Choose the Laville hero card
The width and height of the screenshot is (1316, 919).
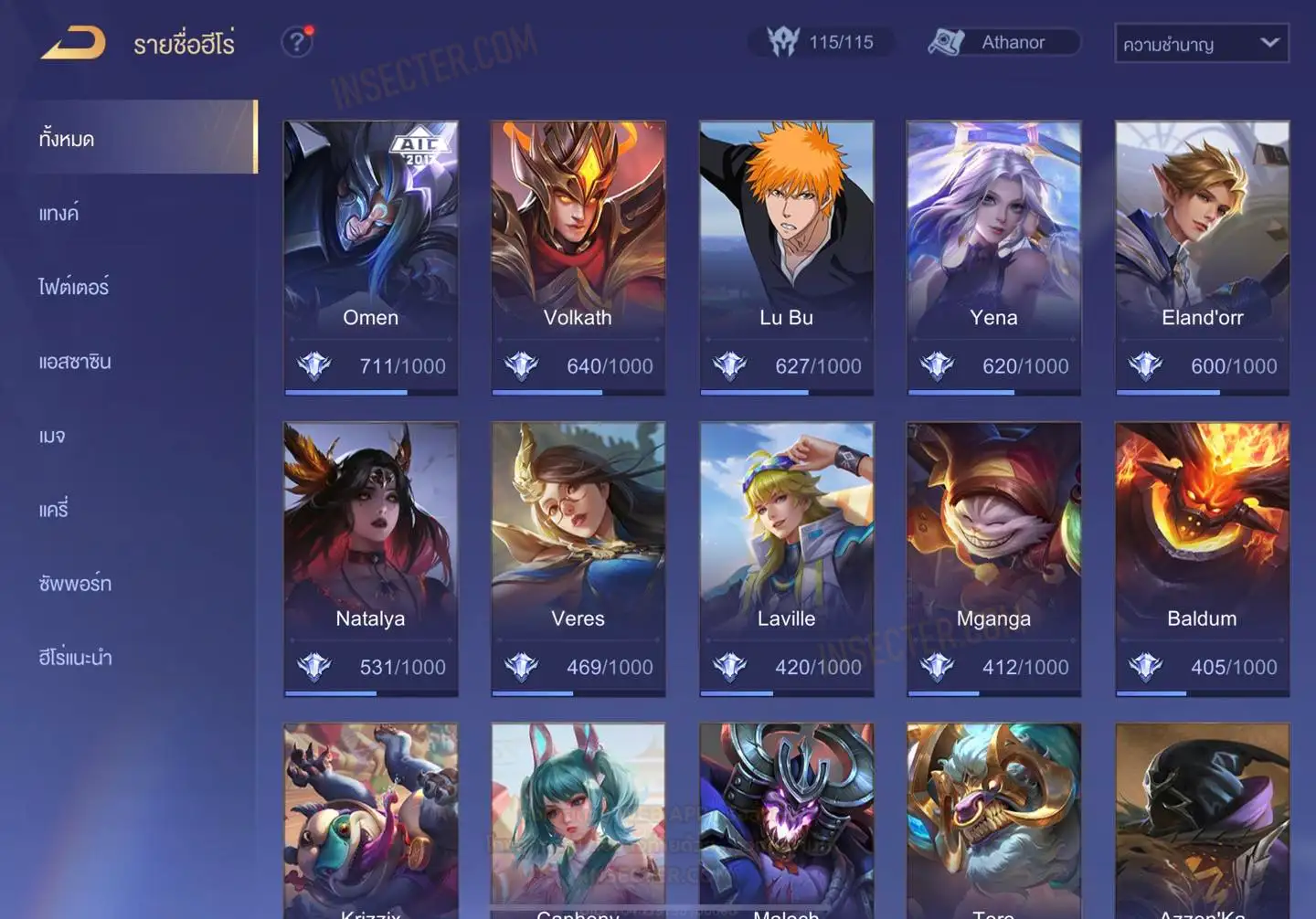pyautogui.click(x=786, y=558)
